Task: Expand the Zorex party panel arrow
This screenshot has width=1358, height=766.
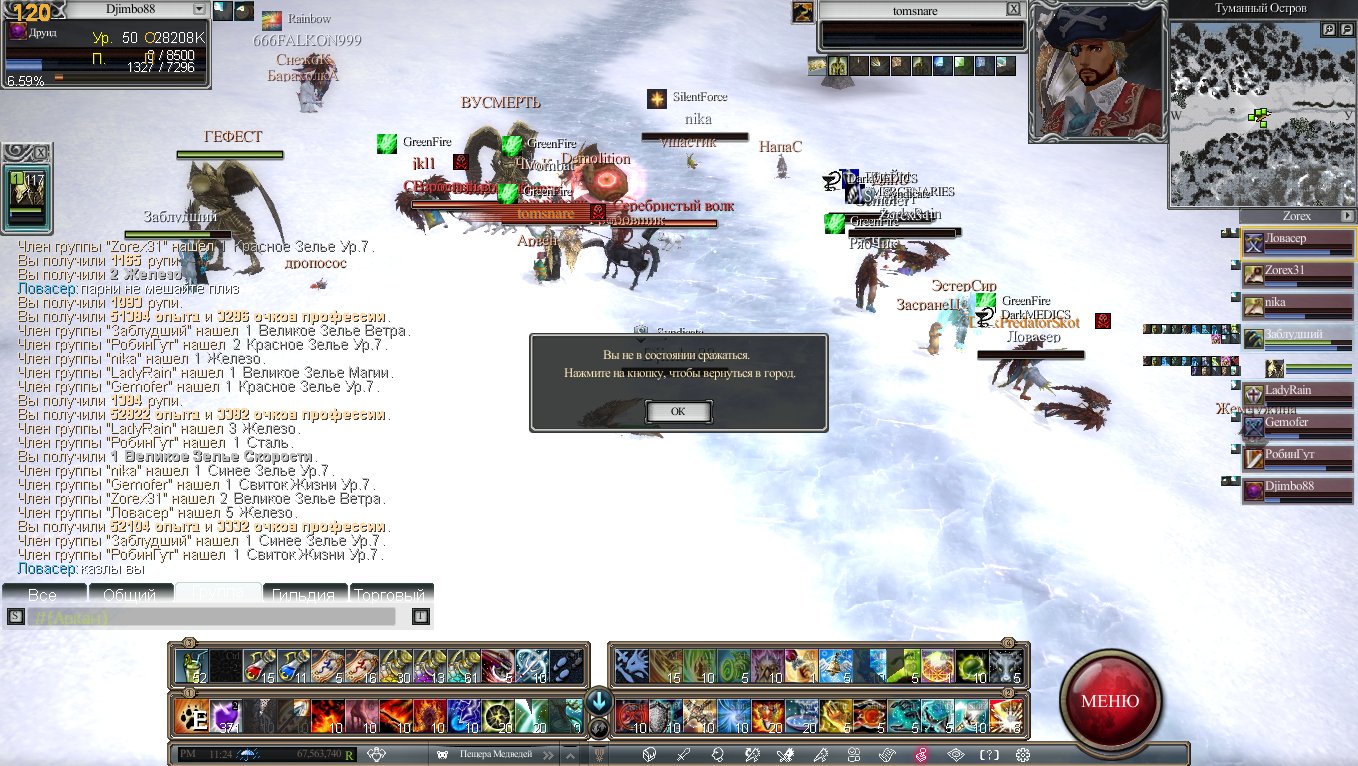Action: 1347,216
